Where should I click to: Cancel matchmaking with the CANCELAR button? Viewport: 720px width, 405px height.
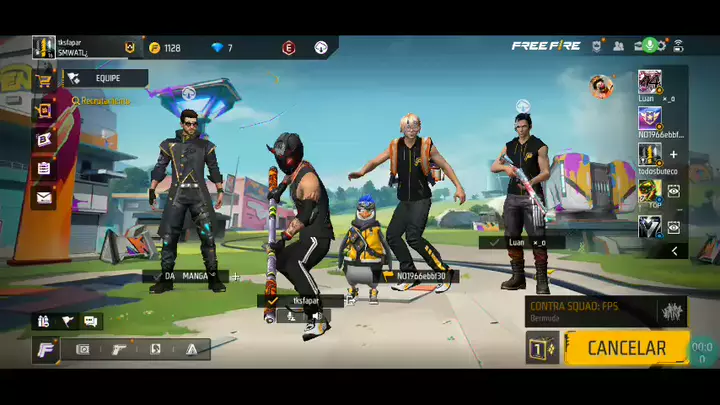point(626,348)
